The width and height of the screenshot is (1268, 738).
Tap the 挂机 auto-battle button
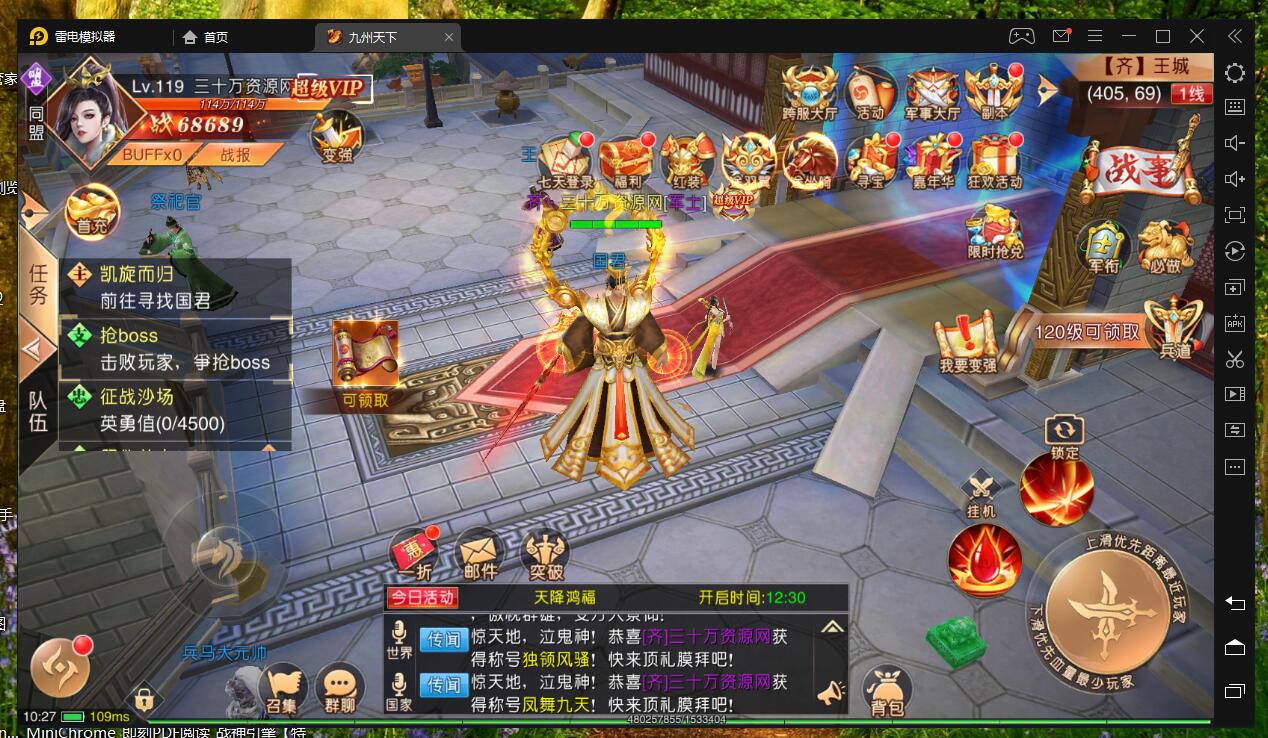tap(981, 493)
